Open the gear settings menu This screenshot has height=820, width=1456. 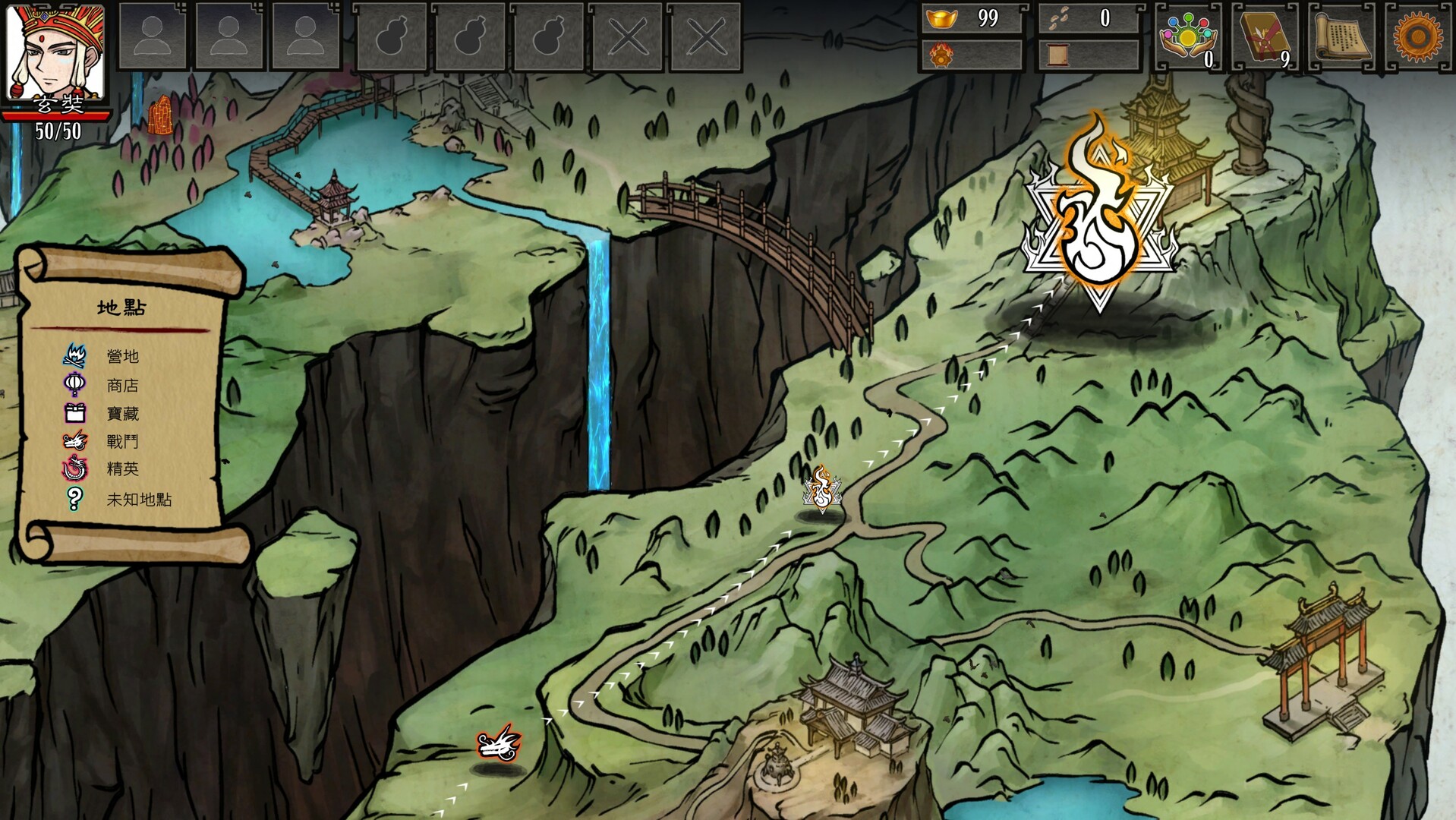[1417, 36]
